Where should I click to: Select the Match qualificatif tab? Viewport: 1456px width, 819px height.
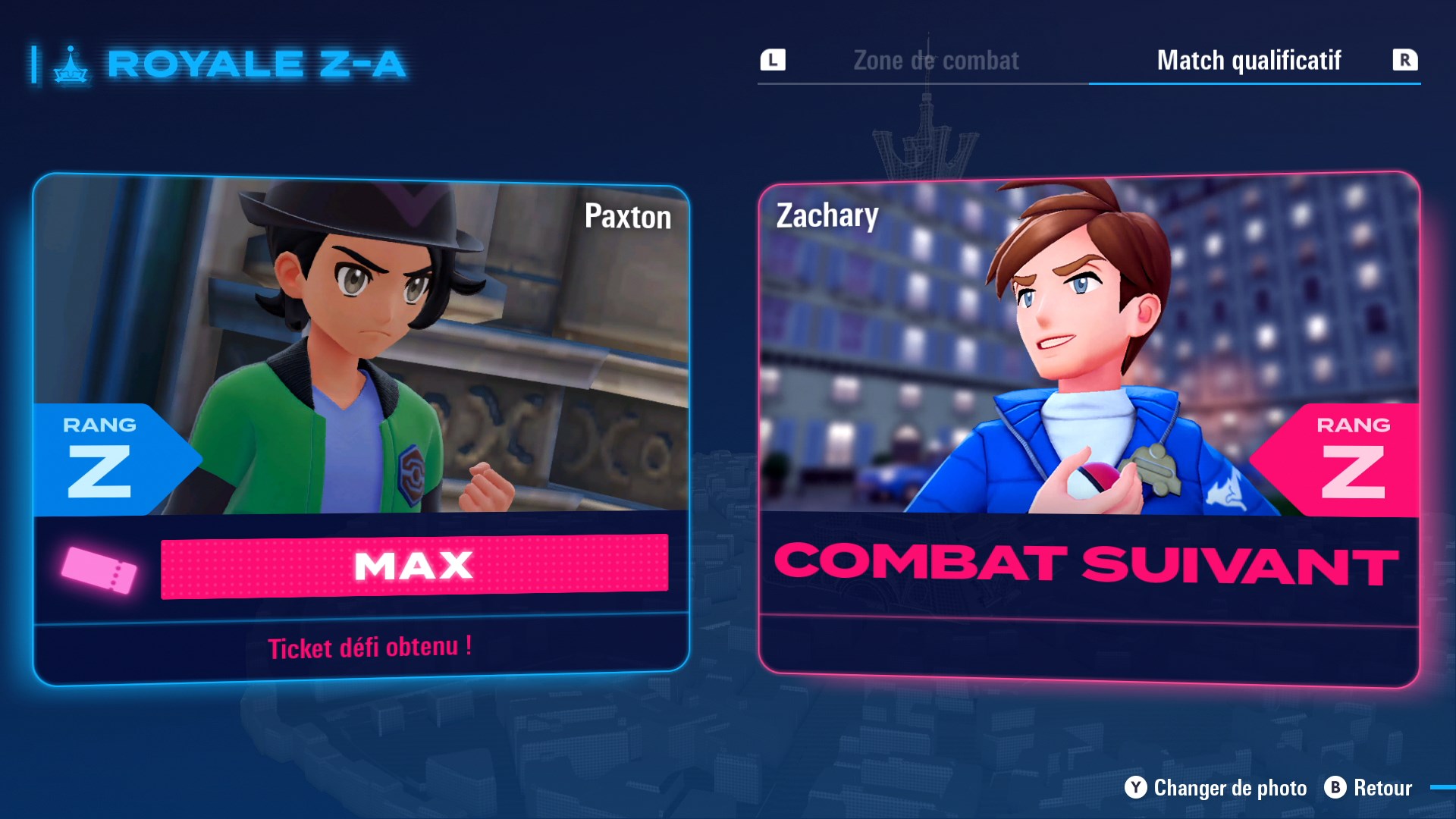pos(1250,61)
